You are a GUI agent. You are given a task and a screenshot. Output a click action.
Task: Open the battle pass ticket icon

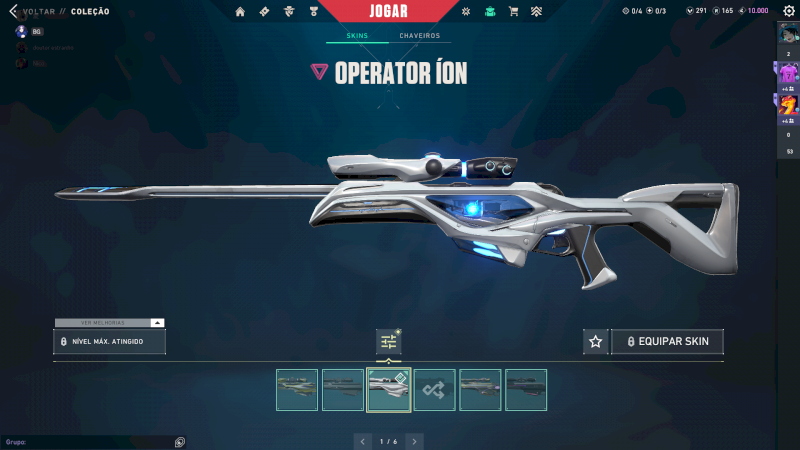point(264,12)
